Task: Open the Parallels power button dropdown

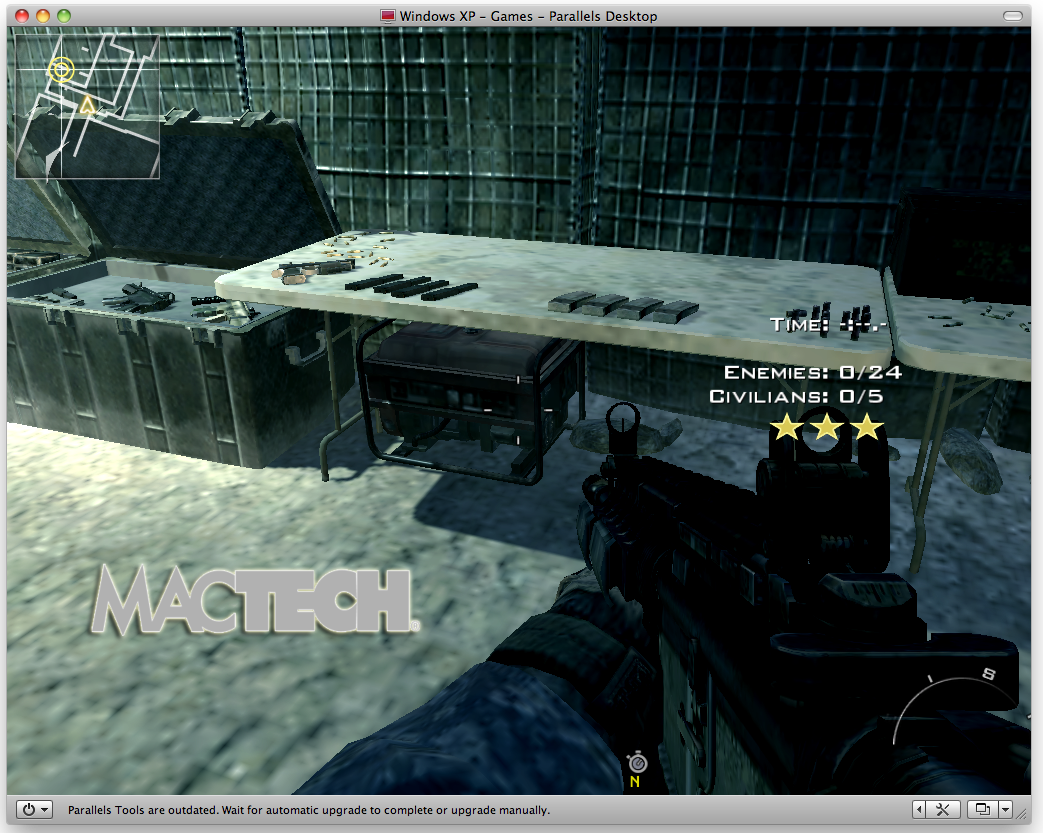Action: click(36, 809)
